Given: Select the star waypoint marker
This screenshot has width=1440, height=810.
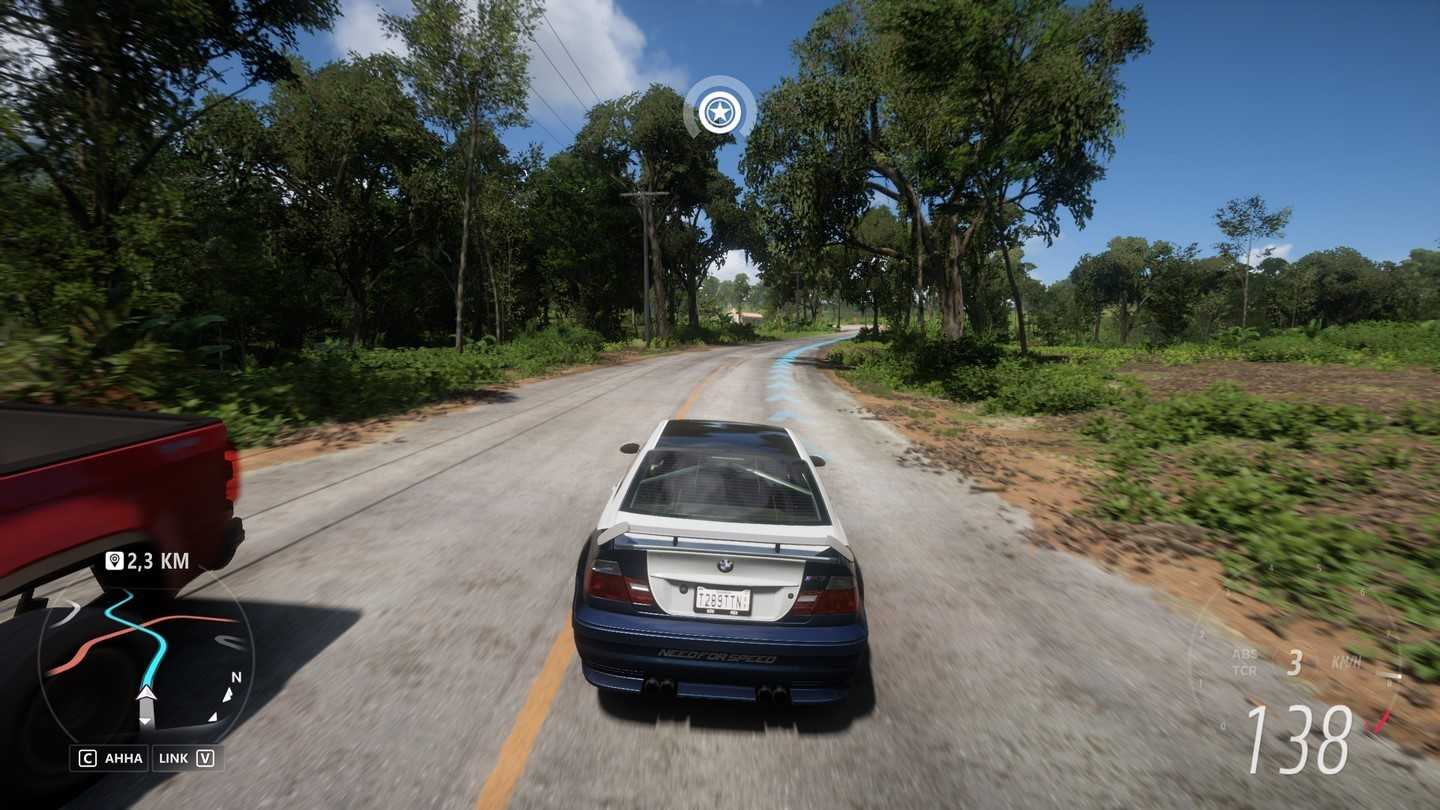Looking at the screenshot, I should (719, 112).
